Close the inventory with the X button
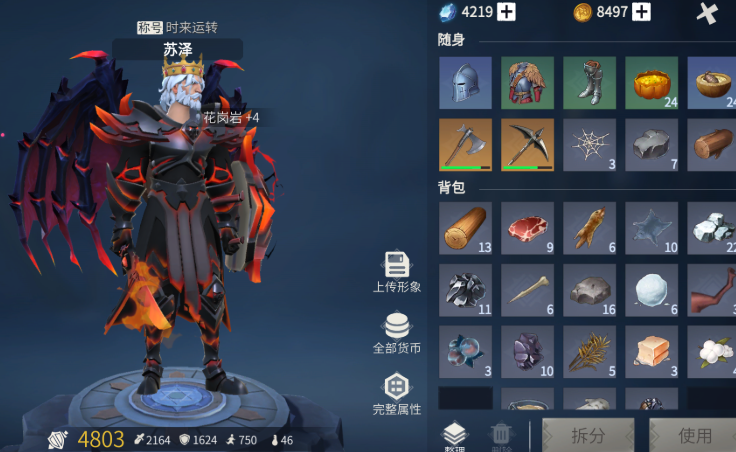The height and width of the screenshot is (452, 736). click(707, 13)
